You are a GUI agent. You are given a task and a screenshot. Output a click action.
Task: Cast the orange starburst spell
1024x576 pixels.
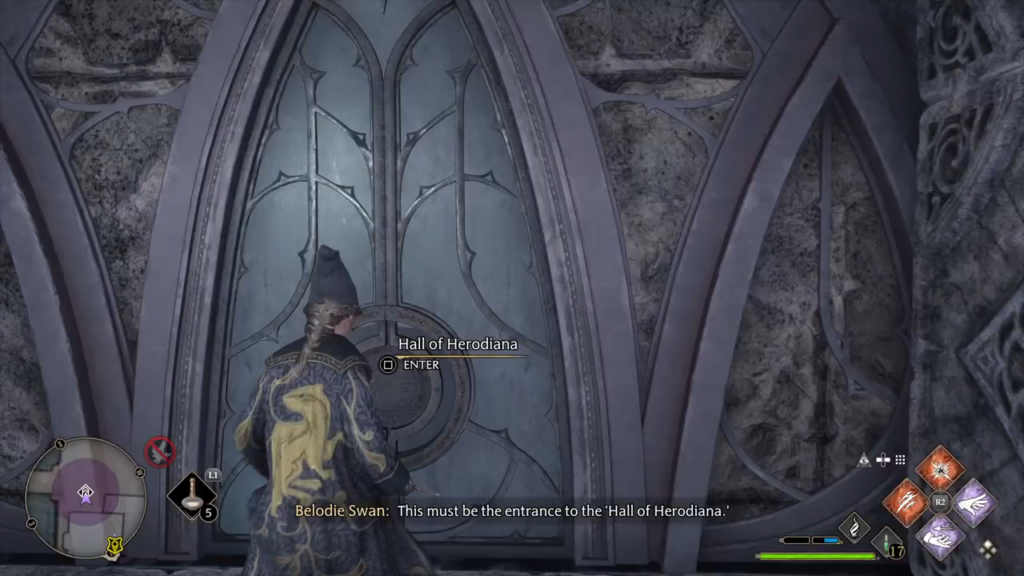pos(939,468)
